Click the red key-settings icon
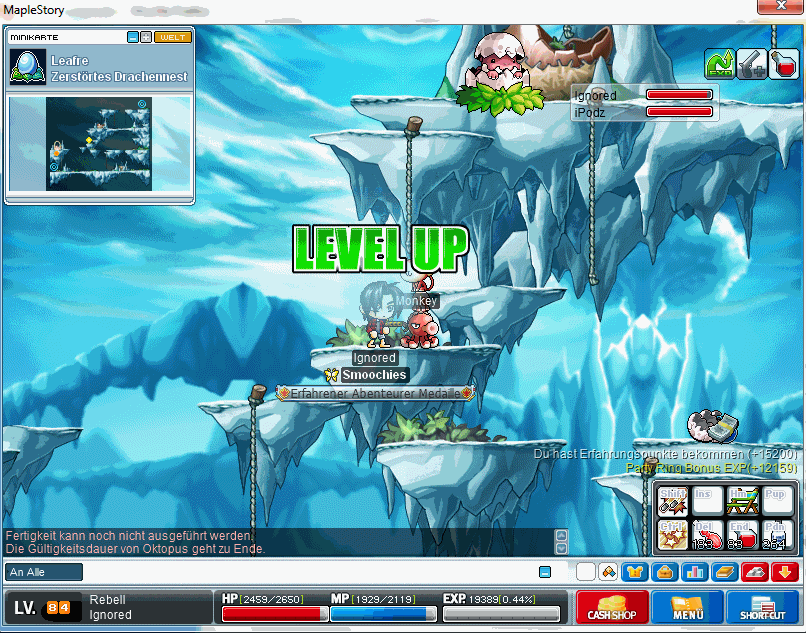This screenshot has width=806, height=633. point(754,572)
